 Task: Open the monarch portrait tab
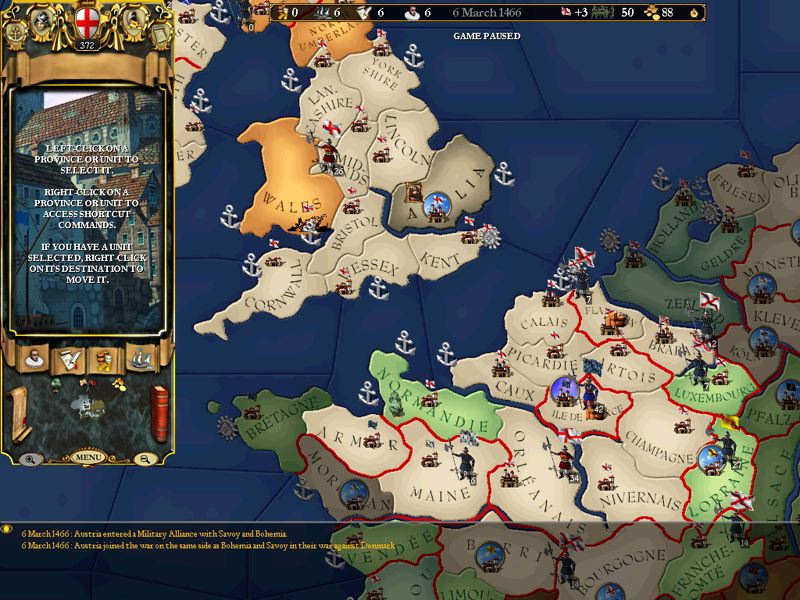pyautogui.click(x=34, y=360)
